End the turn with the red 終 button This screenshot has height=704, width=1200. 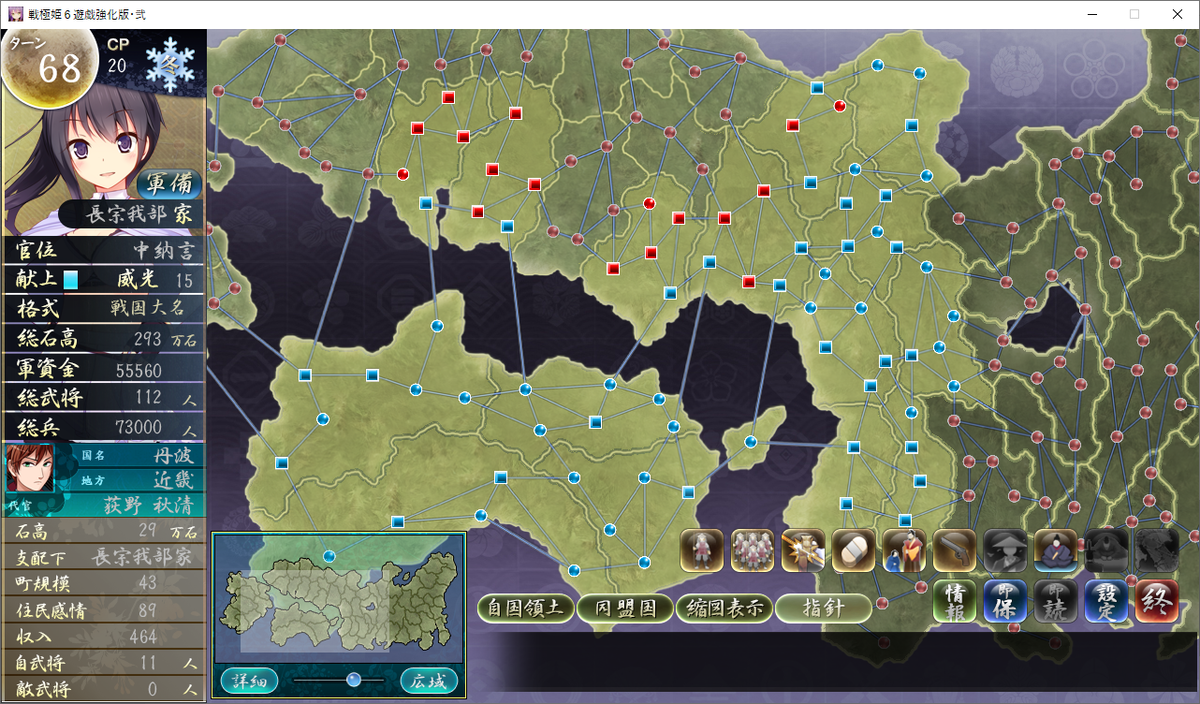point(1156,602)
